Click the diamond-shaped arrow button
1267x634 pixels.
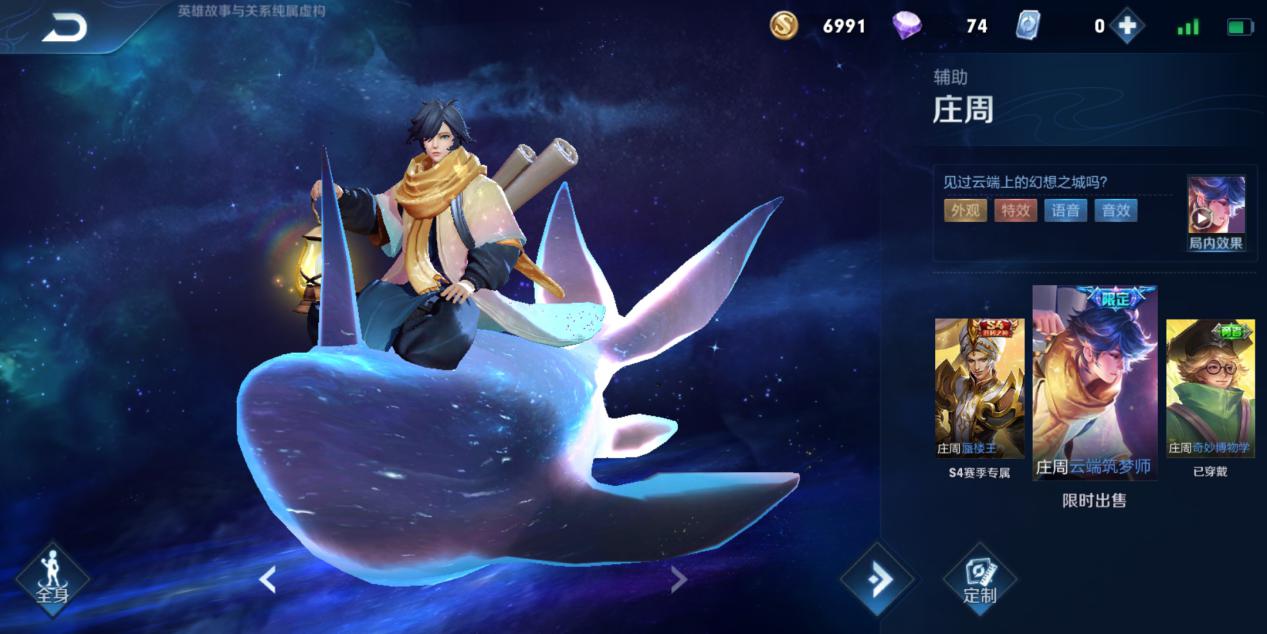click(877, 579)
